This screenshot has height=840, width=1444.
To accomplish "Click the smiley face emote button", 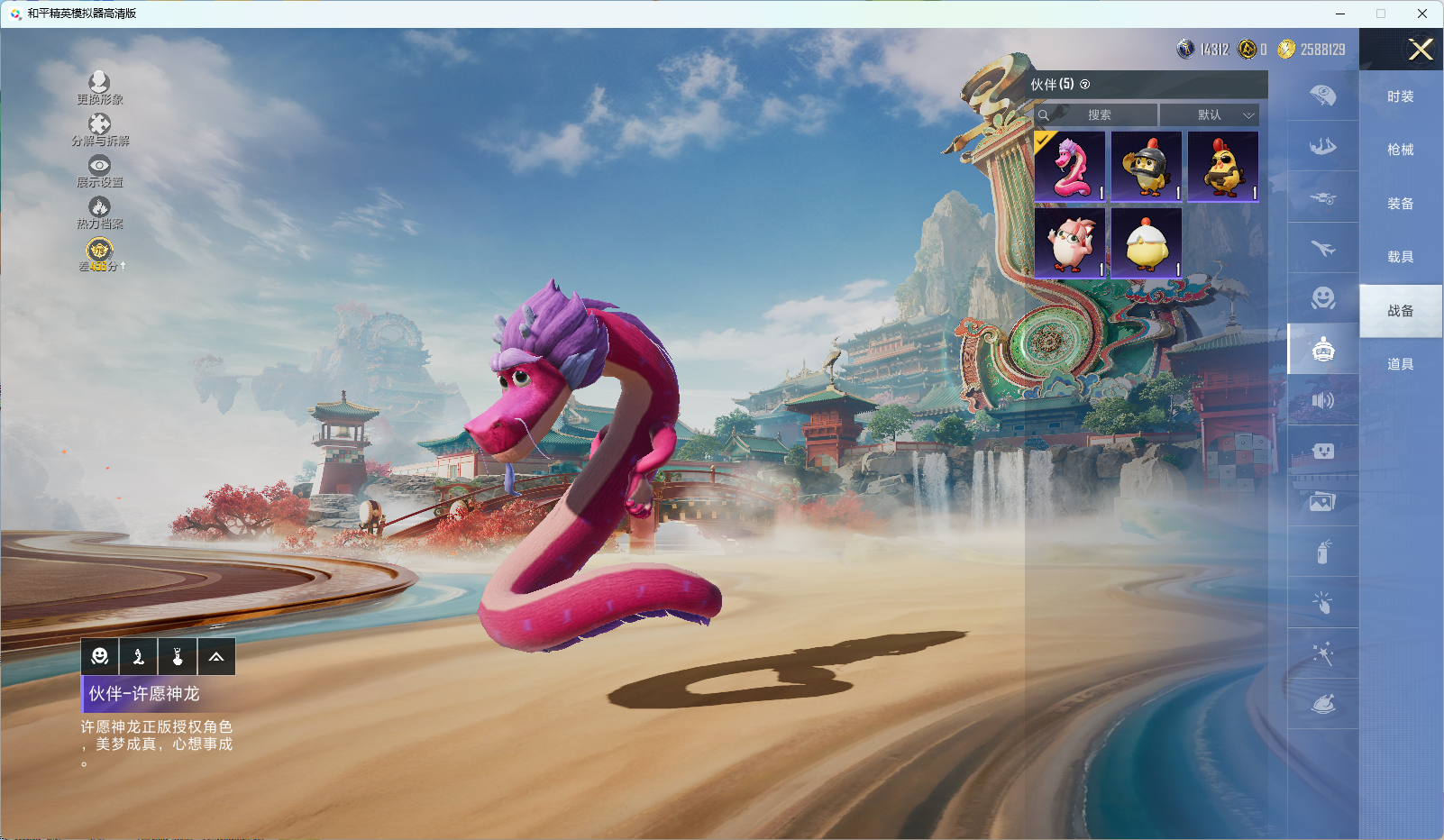I will (x=100, y=657).
